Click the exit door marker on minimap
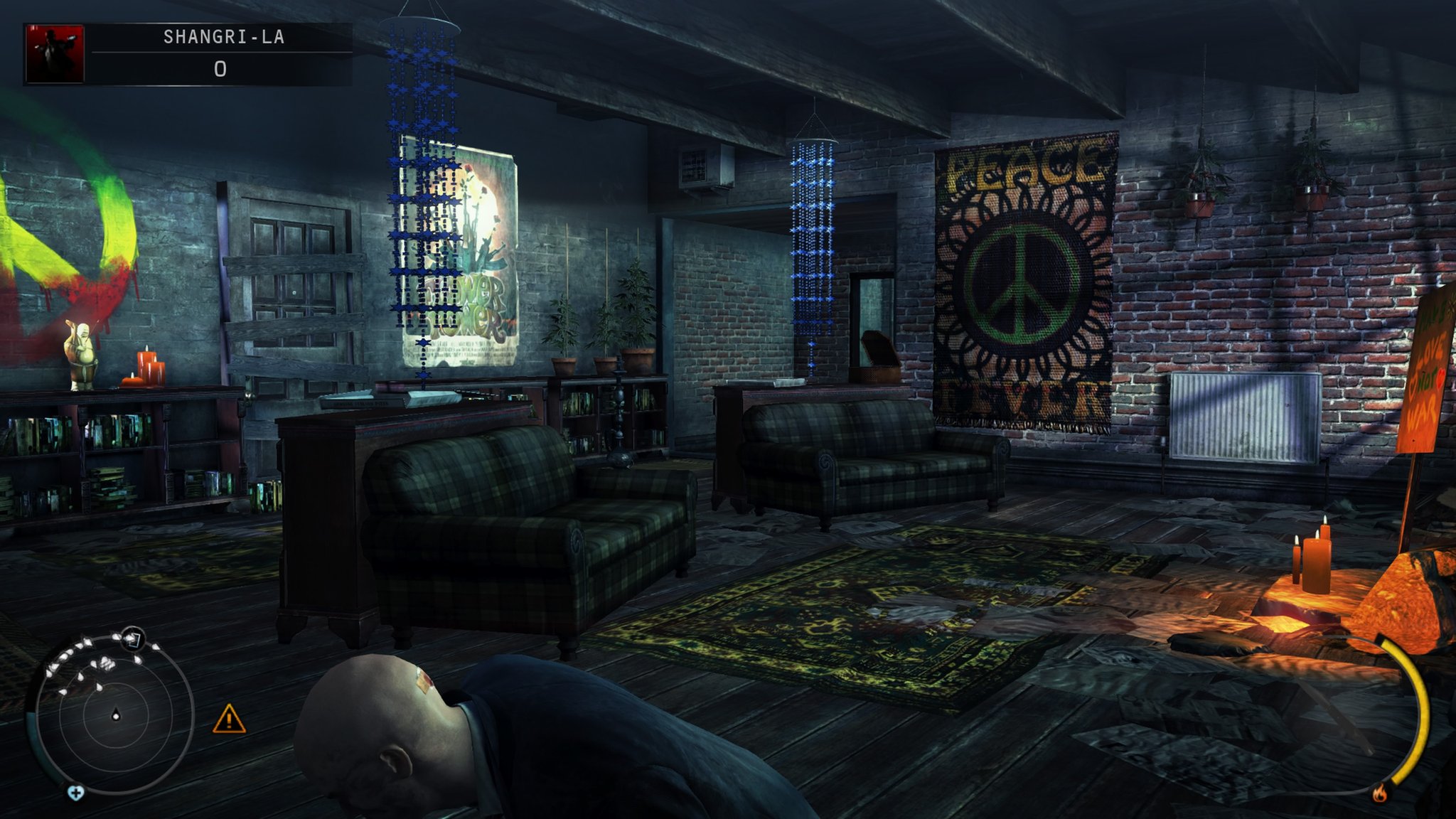The height and width of the screenshot is (819, 1456). point(132,639)
